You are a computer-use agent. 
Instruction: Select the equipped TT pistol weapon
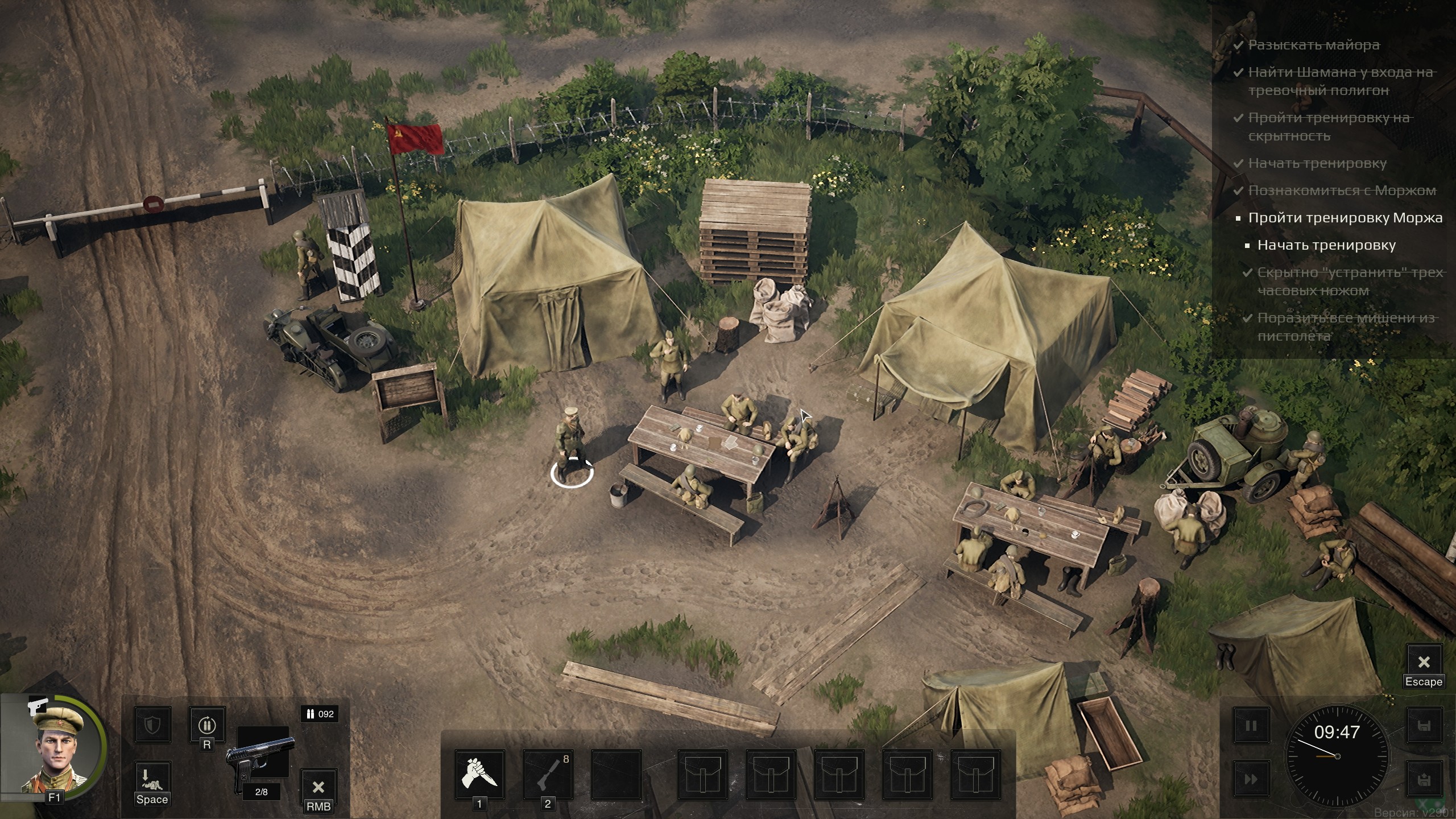(x=262, y=759)
